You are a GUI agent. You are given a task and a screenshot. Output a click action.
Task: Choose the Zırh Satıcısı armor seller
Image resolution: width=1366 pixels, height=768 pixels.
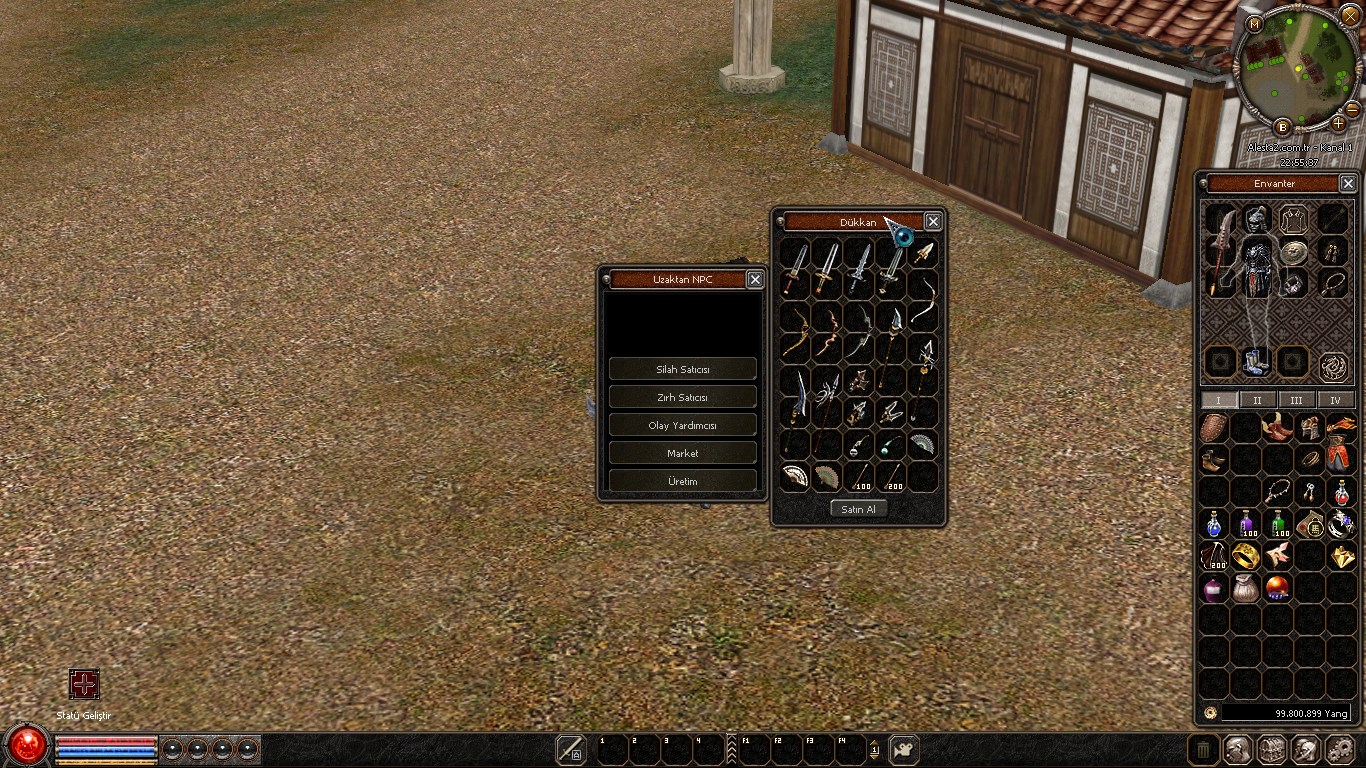coord(682,397)
